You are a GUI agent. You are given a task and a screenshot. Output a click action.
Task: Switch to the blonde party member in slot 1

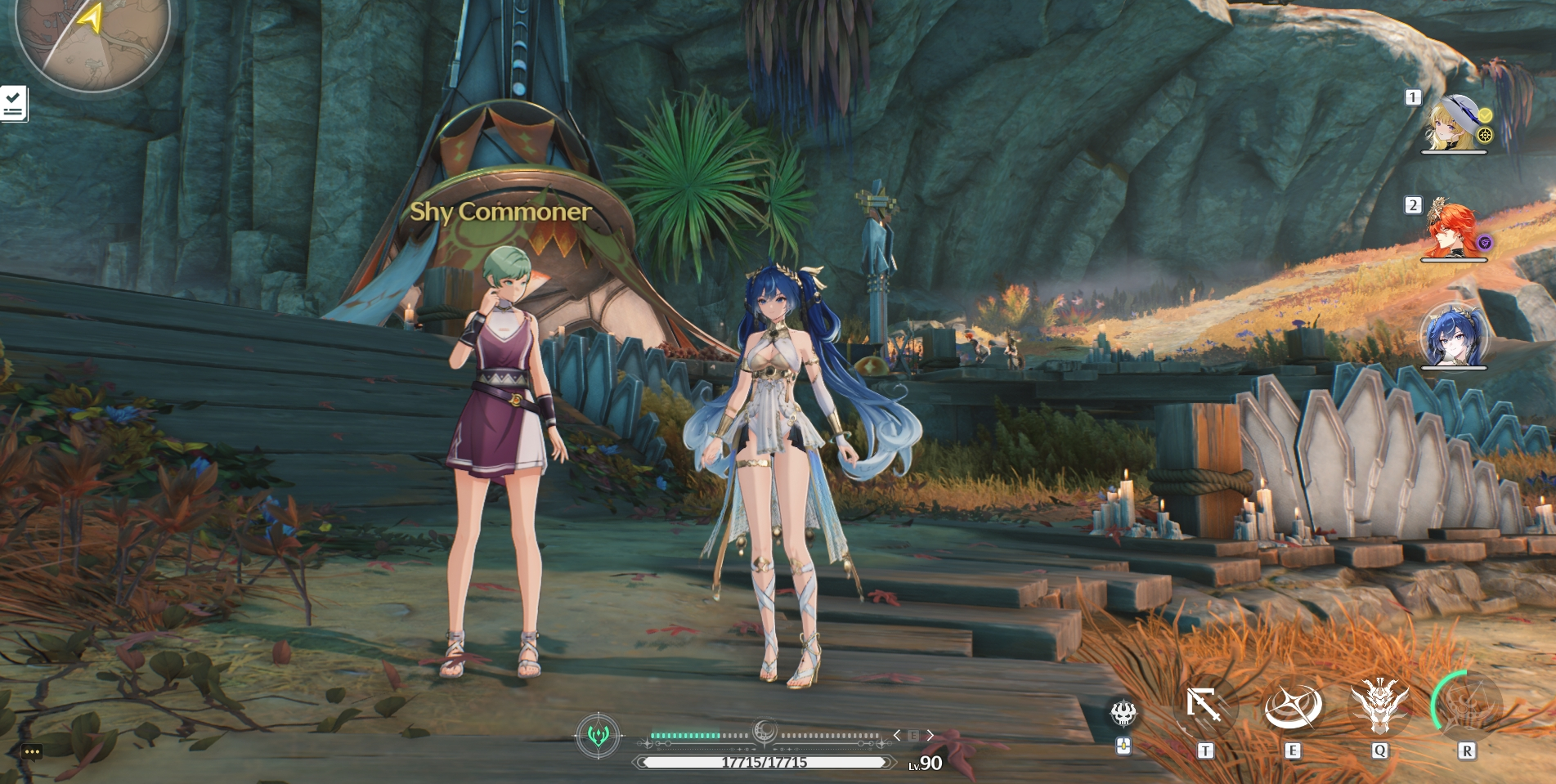tap(1454, 125)
